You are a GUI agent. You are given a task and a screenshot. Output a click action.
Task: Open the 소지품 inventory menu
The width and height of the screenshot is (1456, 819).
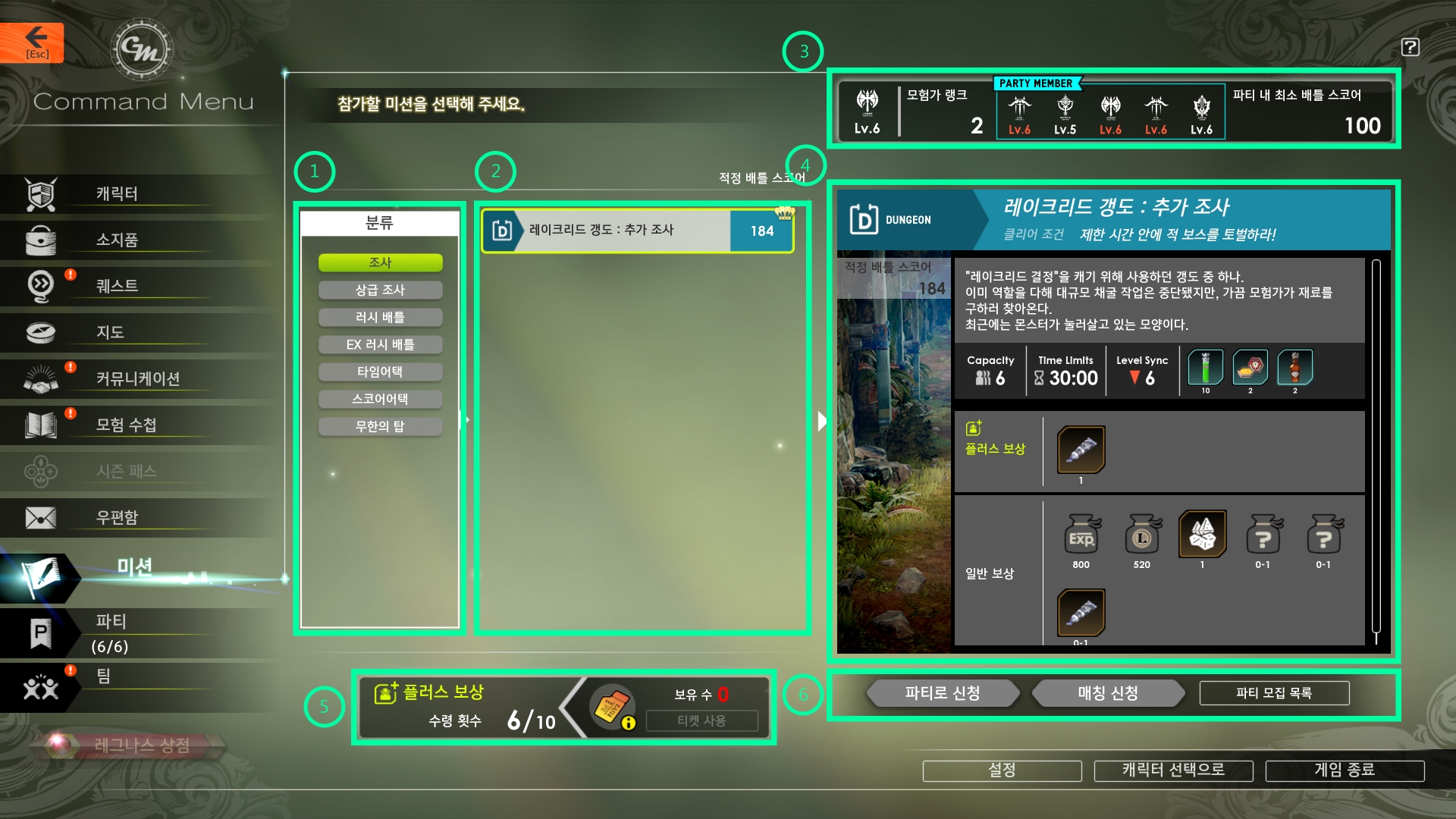point(116,240)
